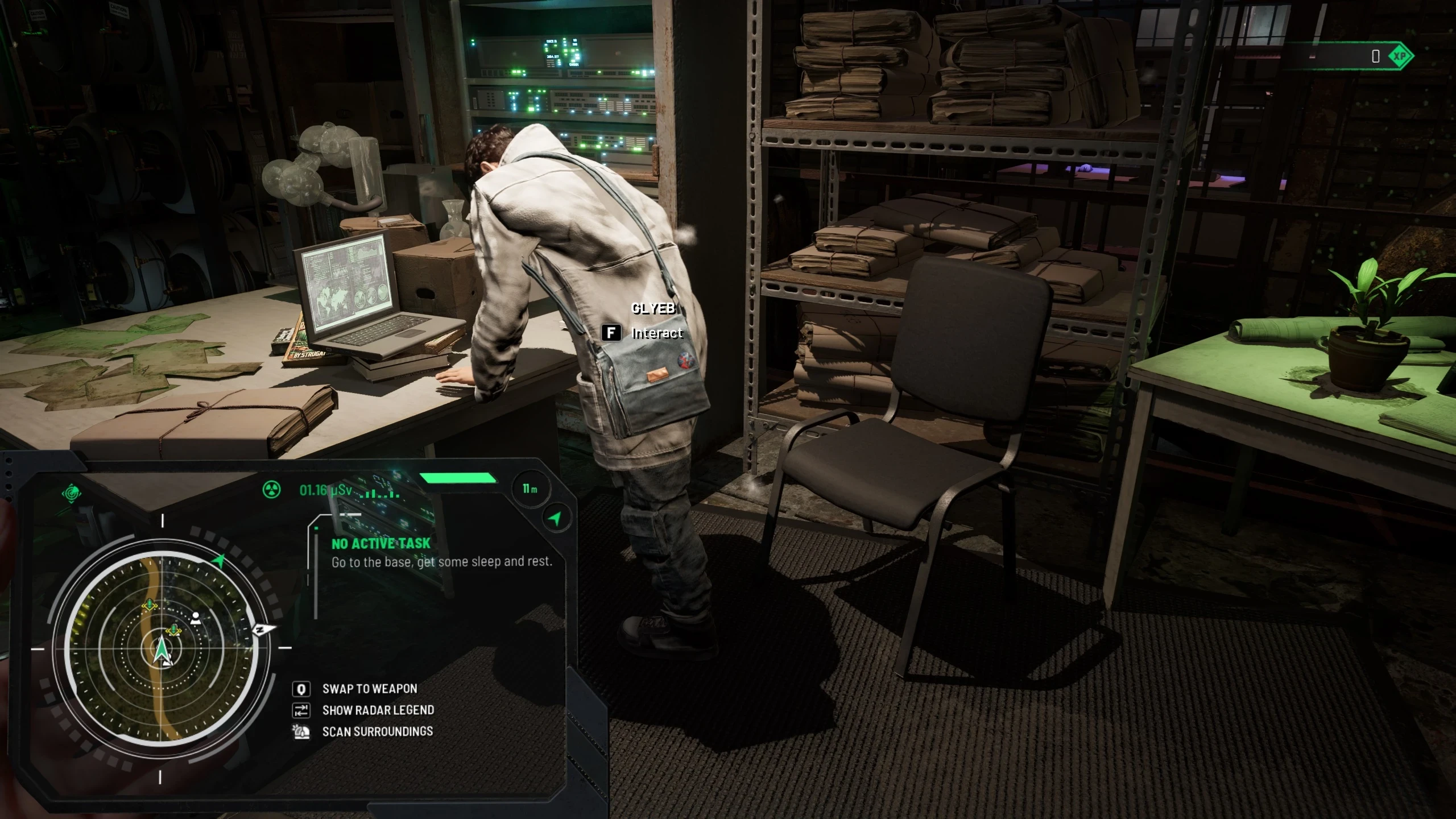
Task: Activate Scan Surroundings
Action: click(377, 731)
